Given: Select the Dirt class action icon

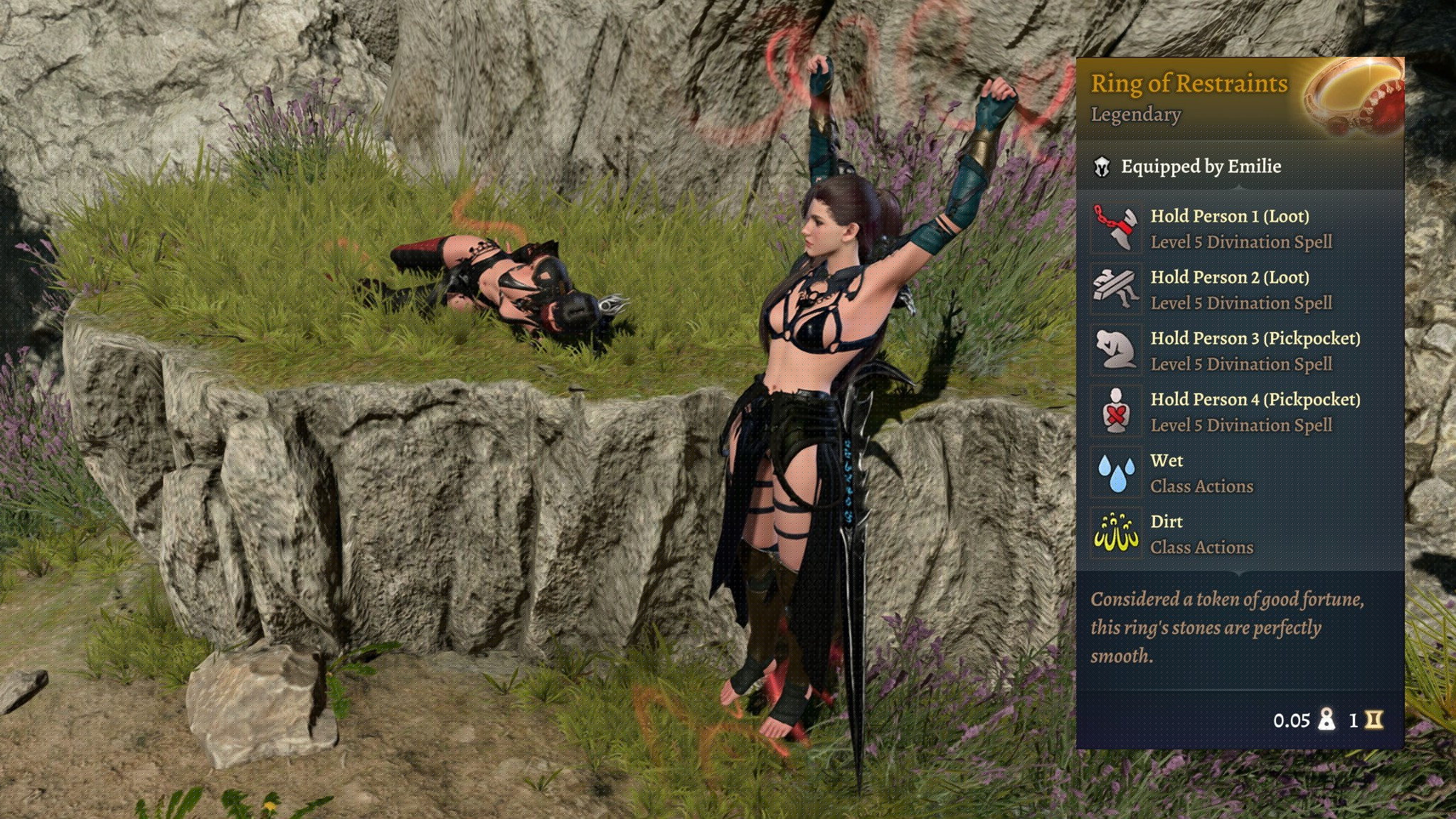Looking at the screenshot, I should click(x=1115, y=534).
